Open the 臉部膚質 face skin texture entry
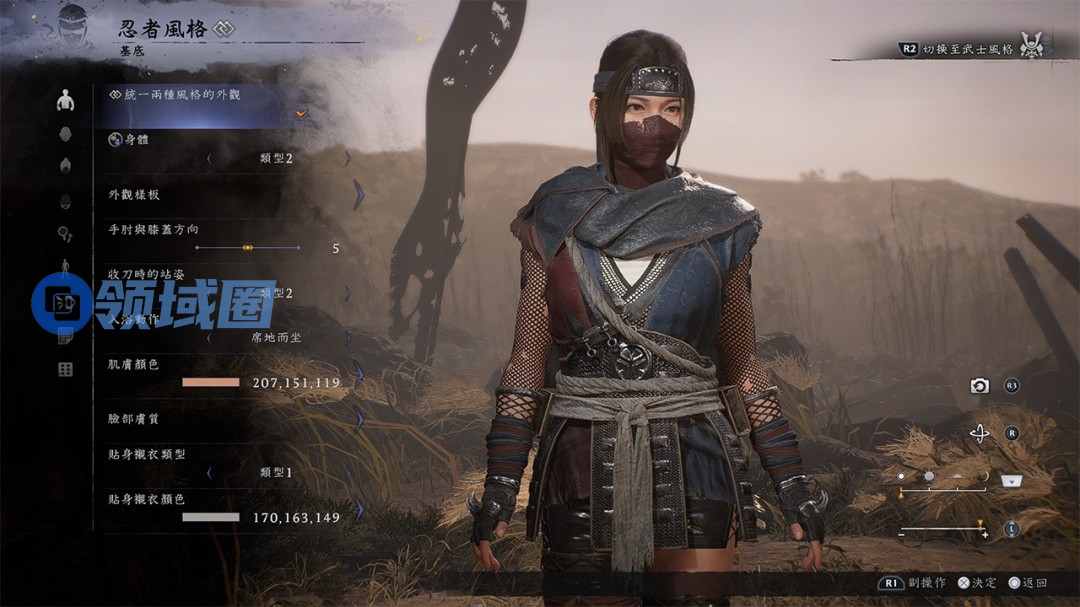The width and height of the screenshot is (1080, 607). coord(230,420)
